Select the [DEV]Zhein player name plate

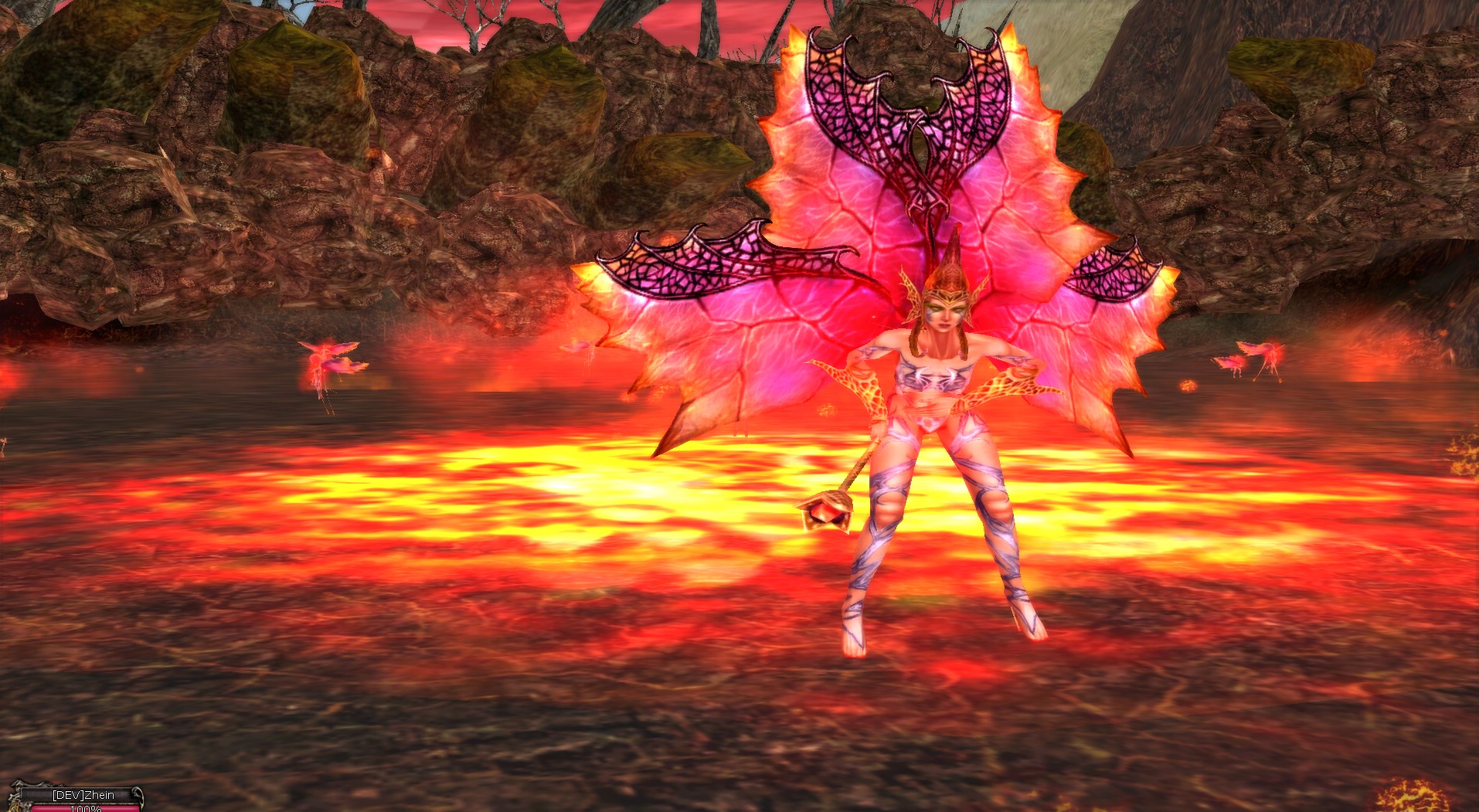83,795
